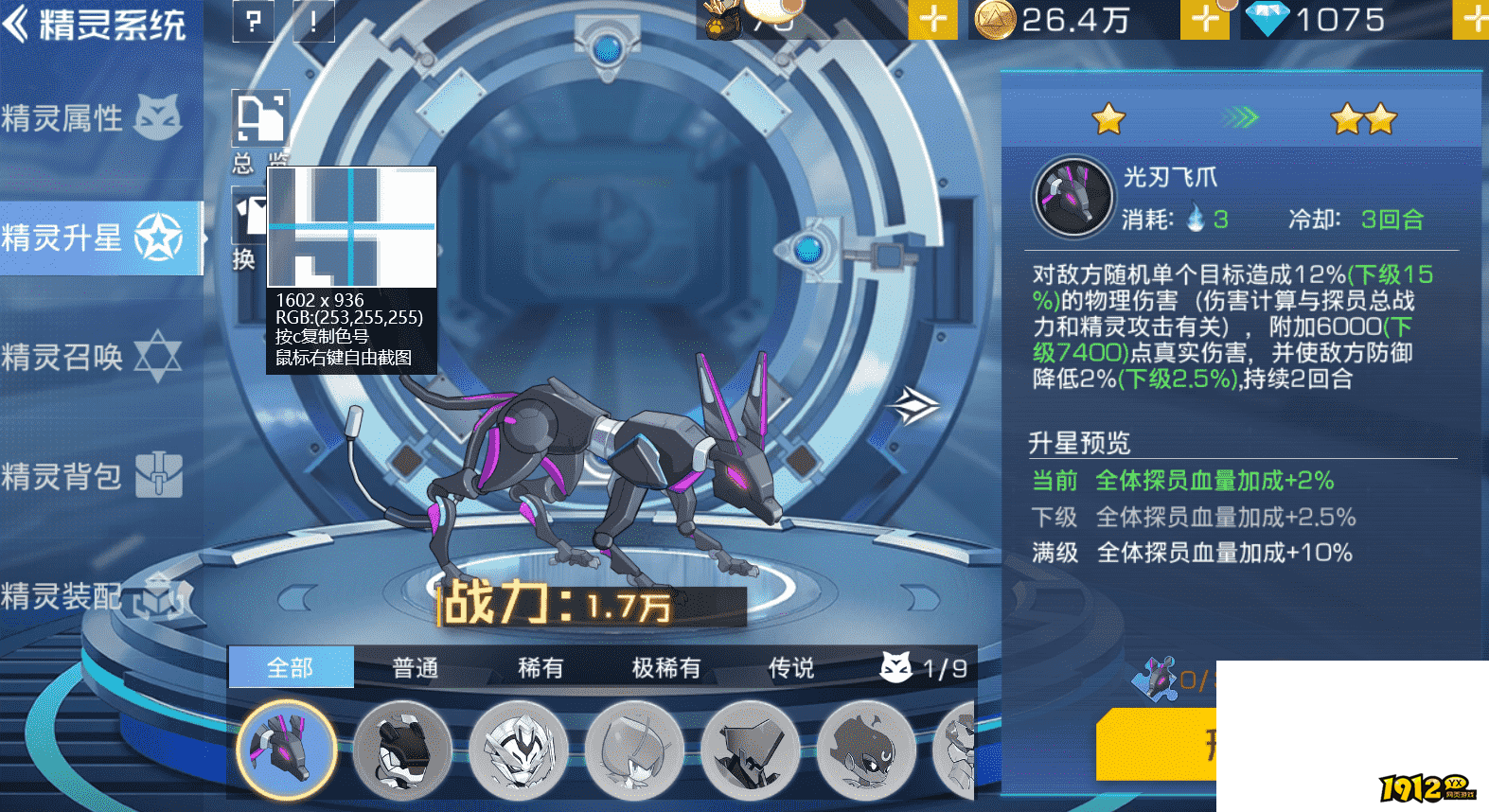This screenshot has height=812, width=1489.
Task: Switch to the 普通 filter tab
Action: (x=416, y=668)
